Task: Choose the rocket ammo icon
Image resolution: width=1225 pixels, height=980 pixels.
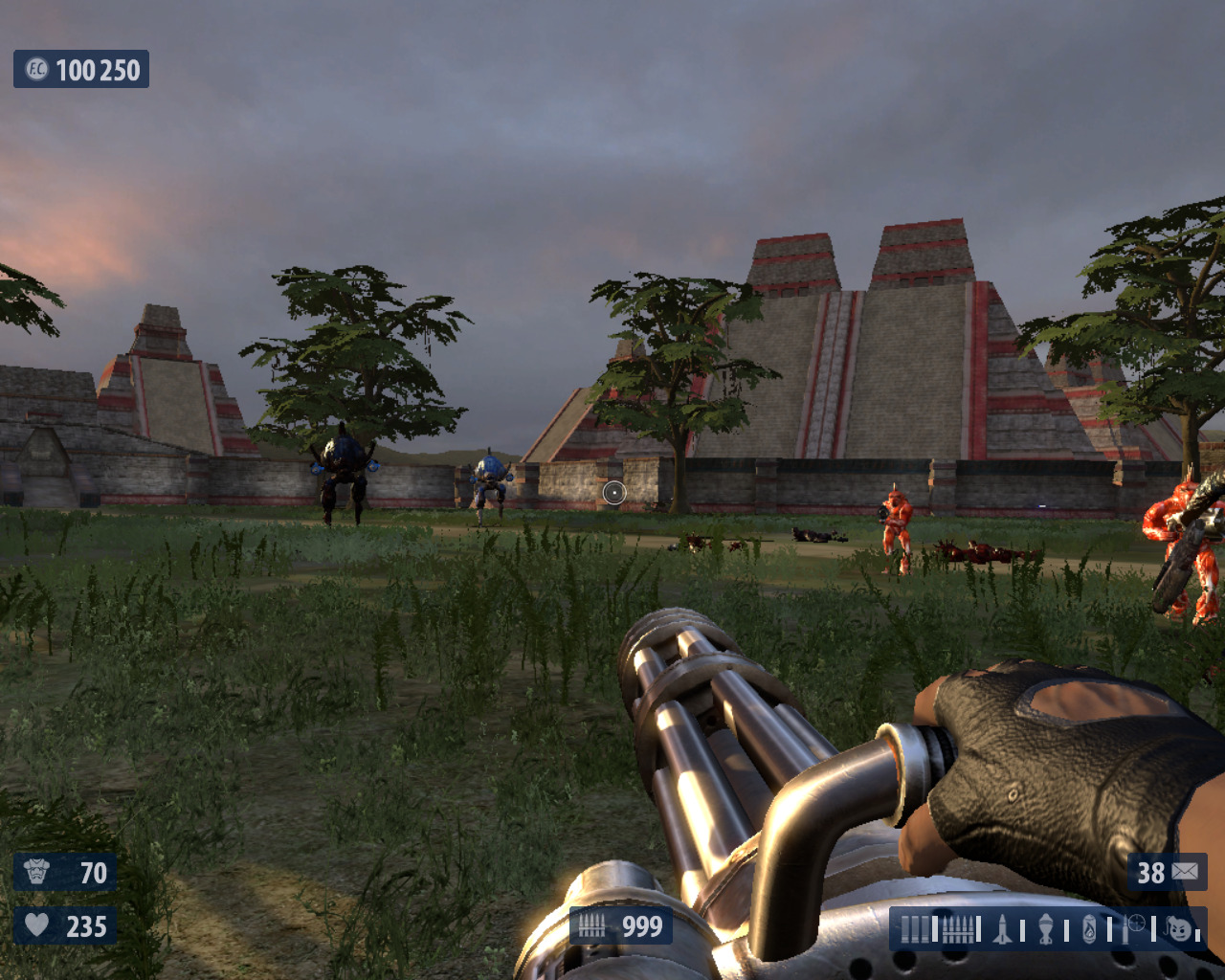Action: (x=1002, y=929)
